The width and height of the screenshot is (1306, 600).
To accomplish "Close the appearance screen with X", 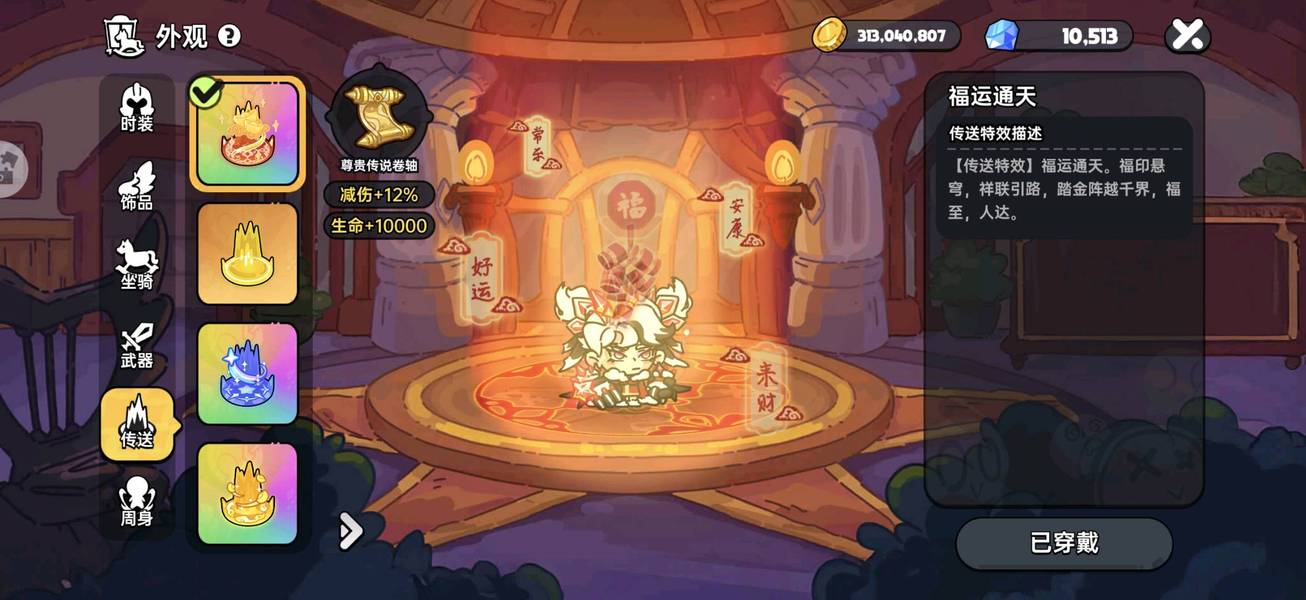I will coord(1187,36).
